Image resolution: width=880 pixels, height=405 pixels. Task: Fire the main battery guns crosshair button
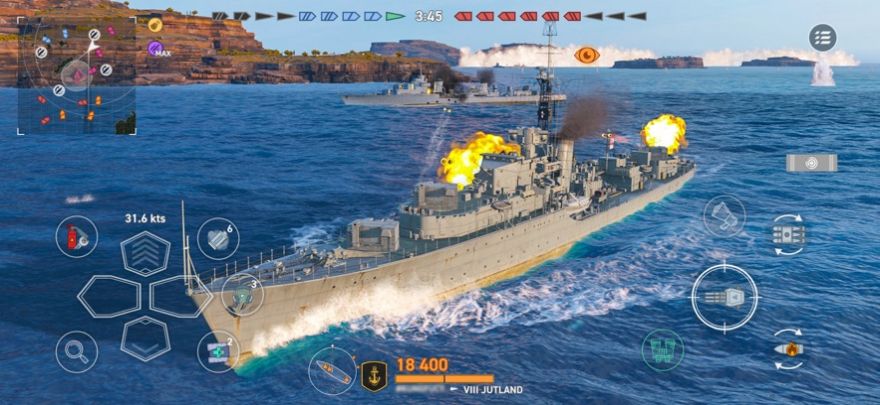coord(725,297)
